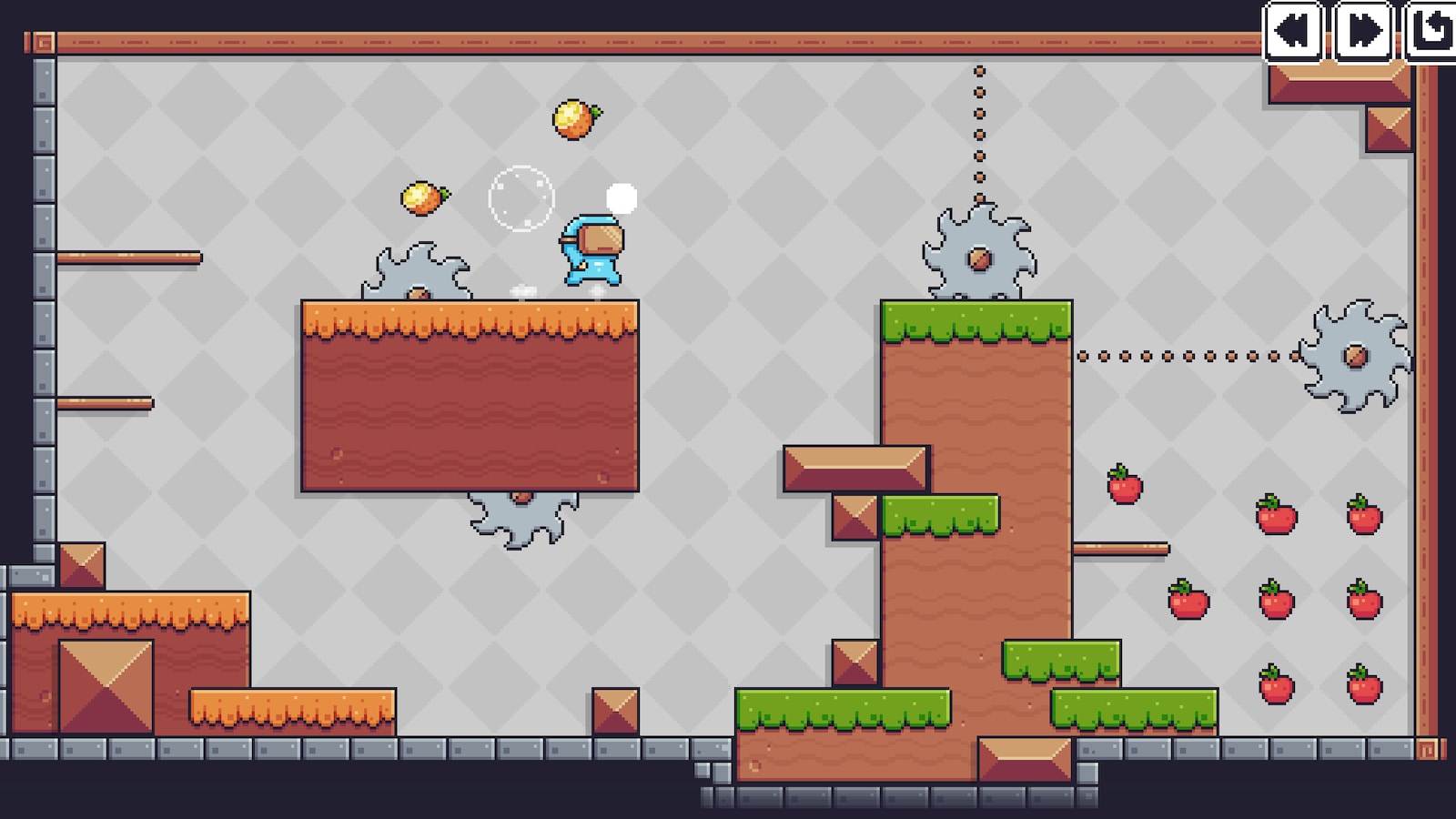
Task: Select the orange fruit with the green leaf stem
Action: pyautogui.click(x=422, y=197)
